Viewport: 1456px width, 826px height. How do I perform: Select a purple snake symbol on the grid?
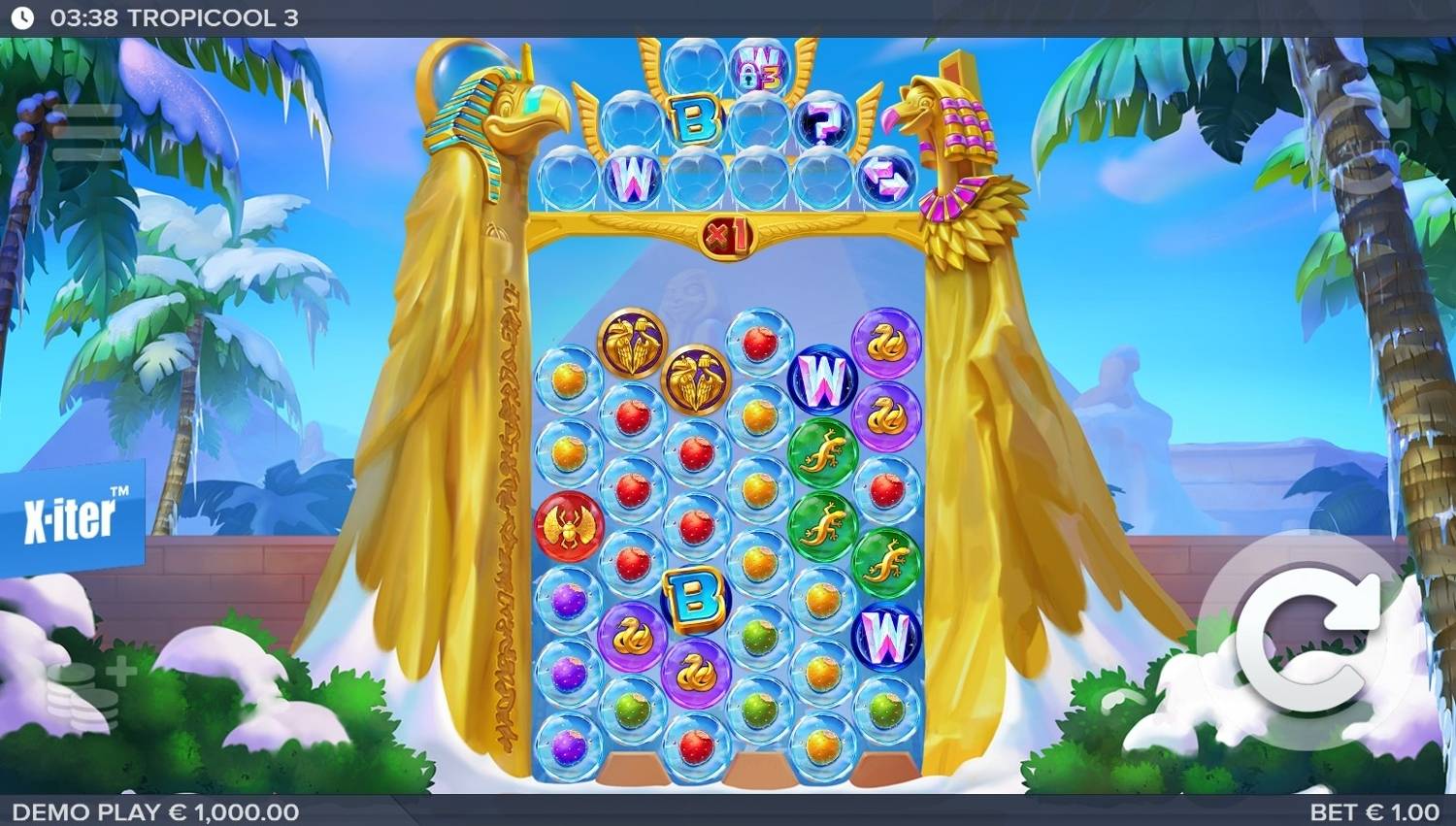pos(888,340)
